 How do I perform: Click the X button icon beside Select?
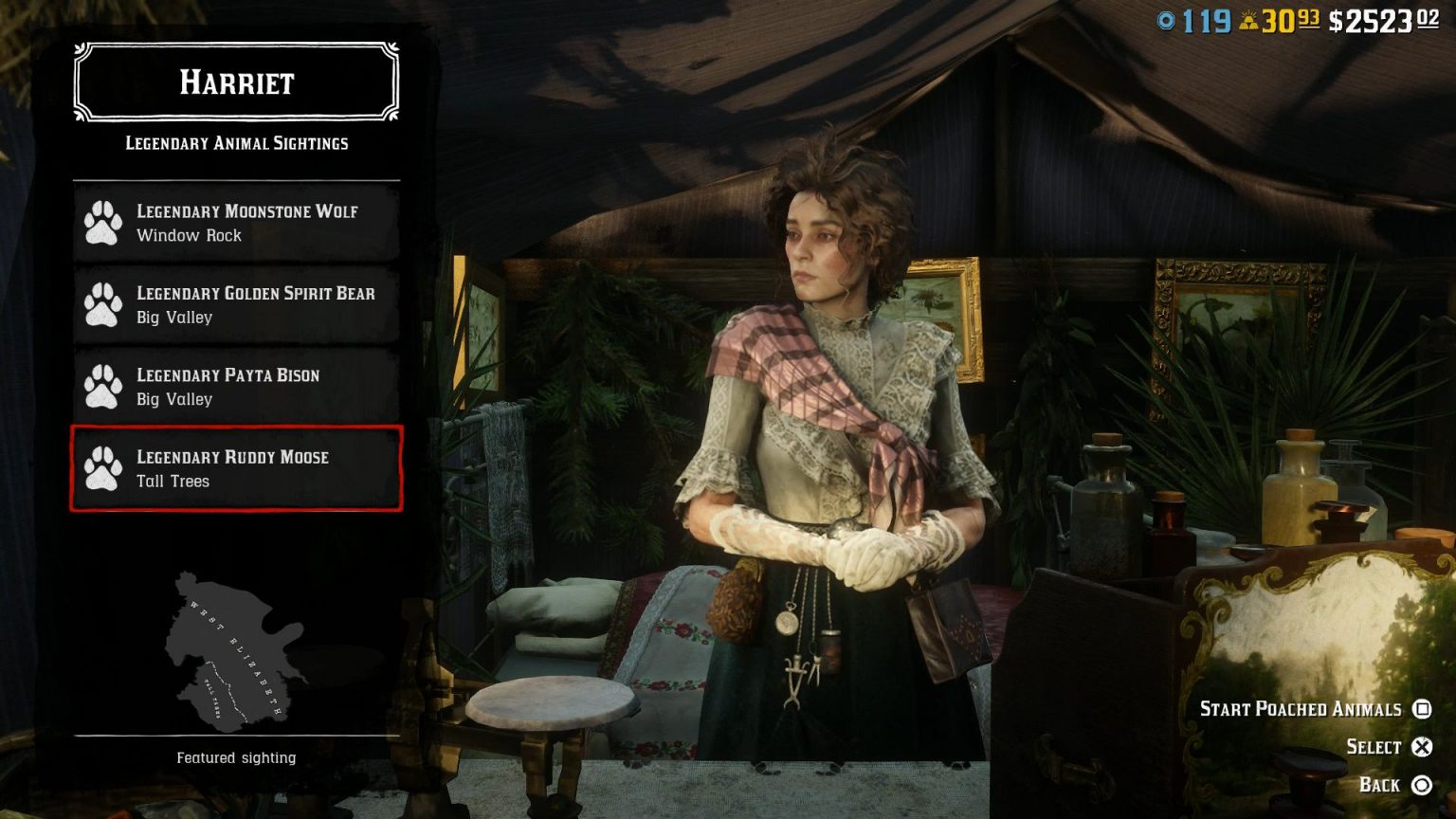pyautogui.click(x=1422, y=747)
